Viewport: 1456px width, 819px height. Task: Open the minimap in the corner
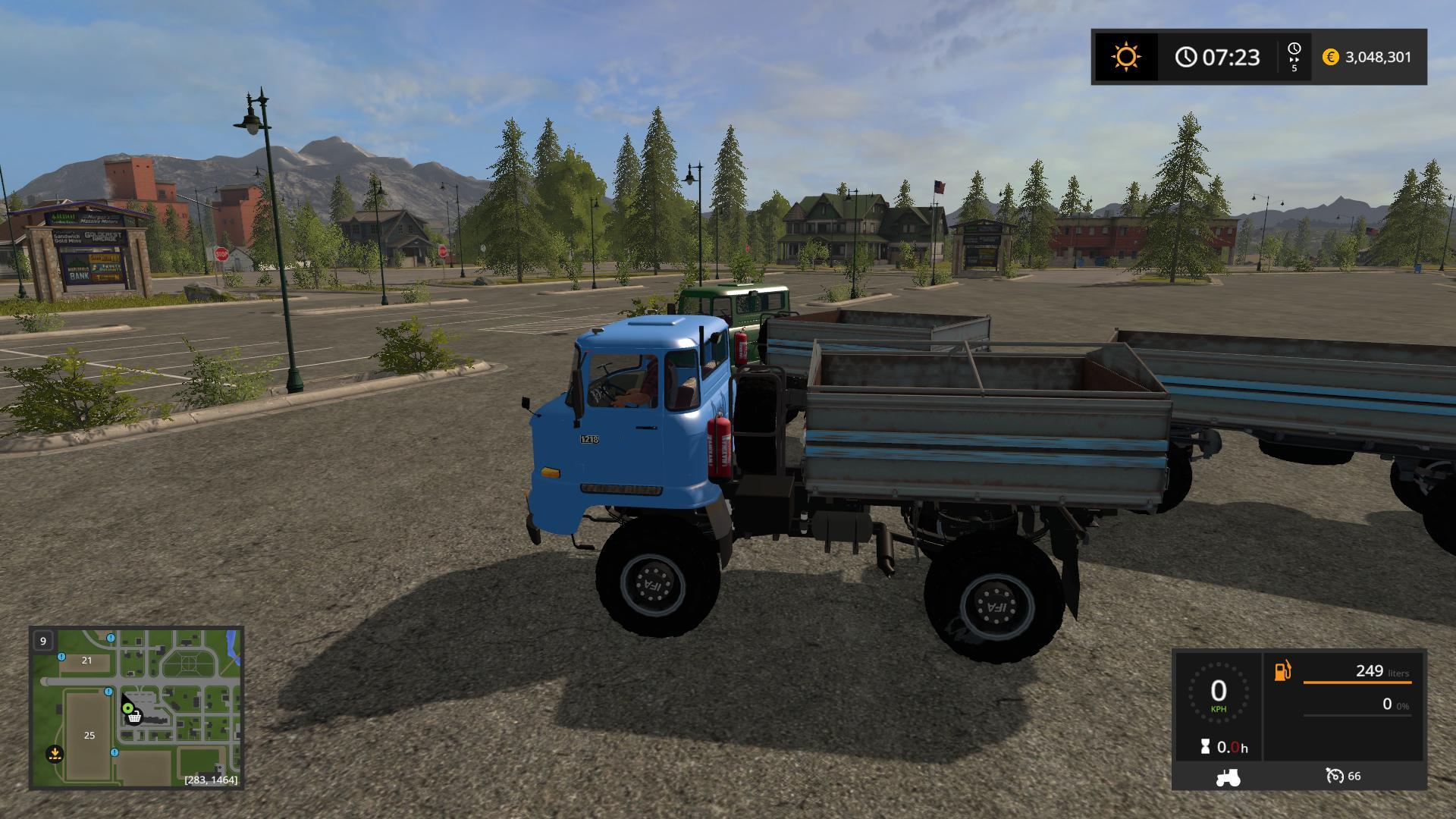136,708
